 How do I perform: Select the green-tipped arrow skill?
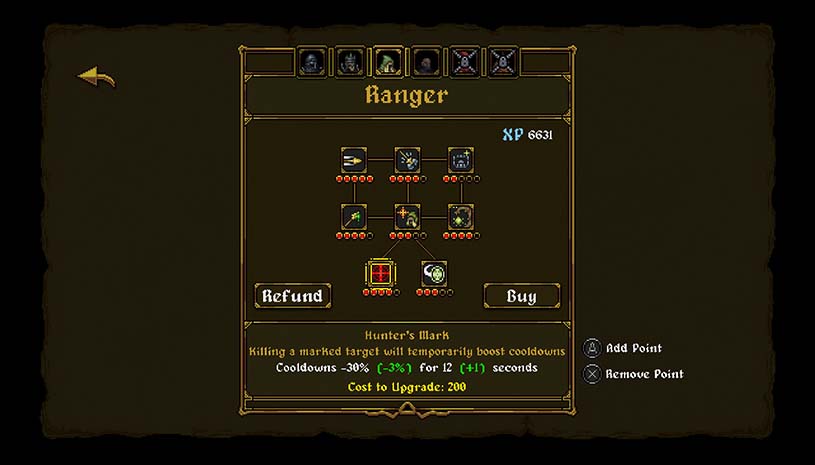click(x=354, y=216)
